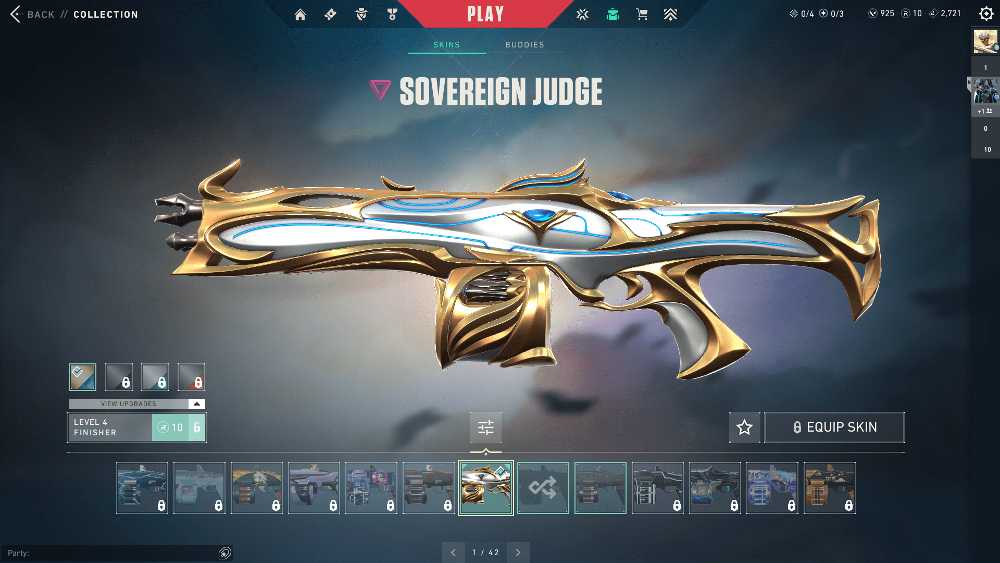Viewport: 1000px width, 563px height.
Task: Select the first gold-and-white skin variant
Action: pos(83,376)
